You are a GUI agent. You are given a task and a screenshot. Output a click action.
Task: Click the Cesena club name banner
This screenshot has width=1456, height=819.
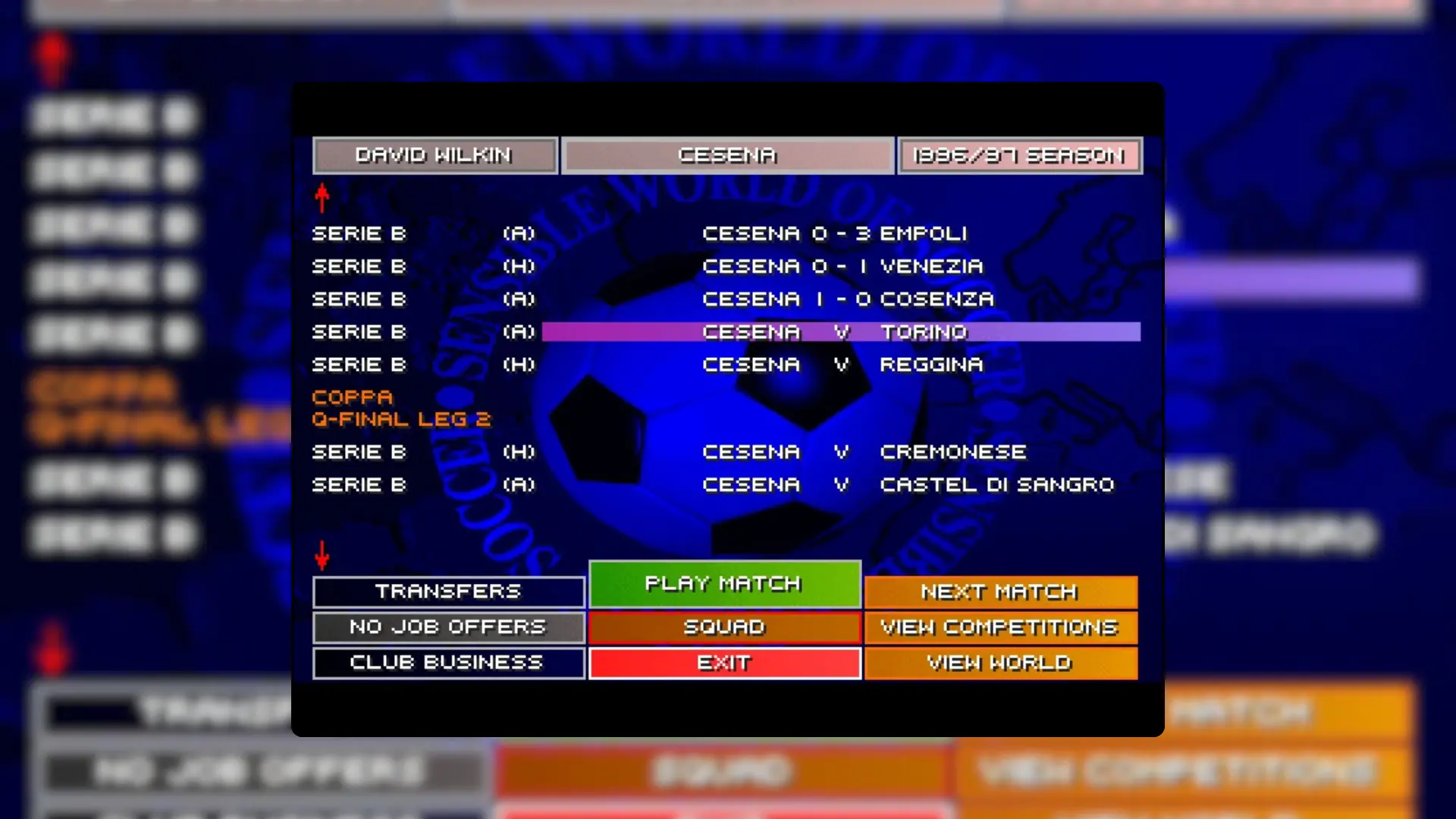coord(727,155)
